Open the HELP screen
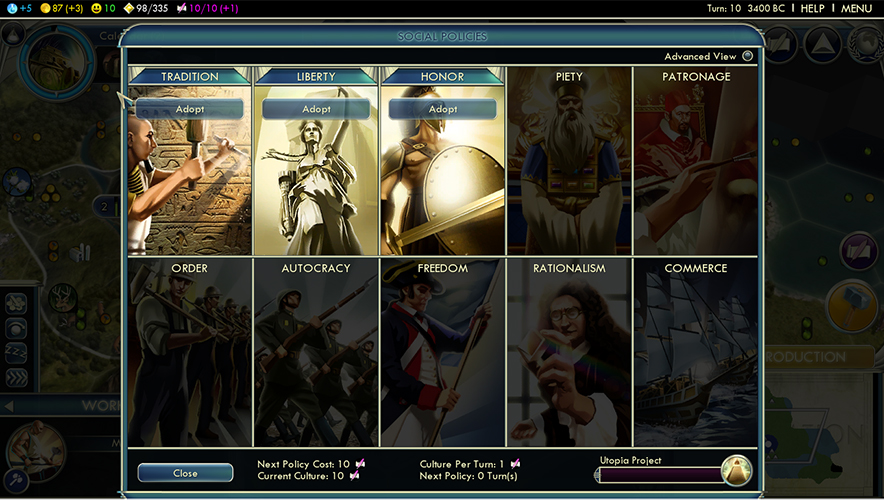Viewport: 884px width, 500px height. pyautogui.click(x=812, y=9)
